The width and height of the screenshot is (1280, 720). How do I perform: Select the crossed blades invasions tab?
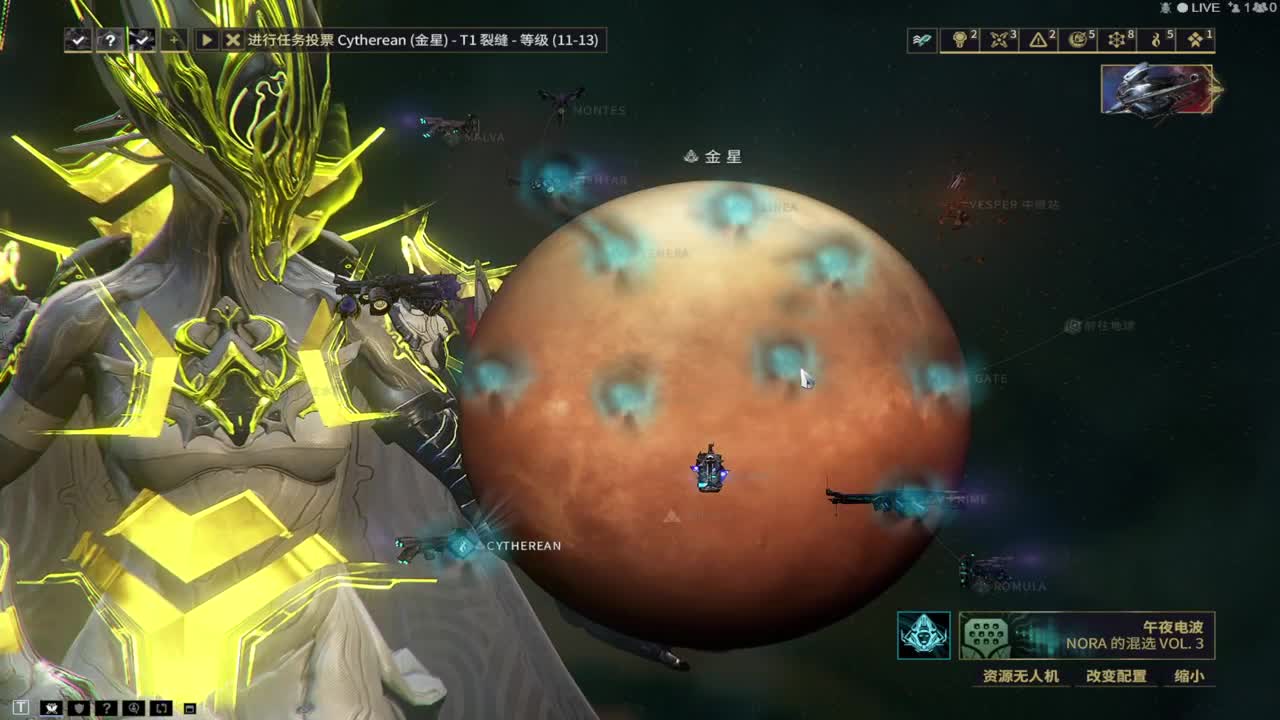click(1001, 40)
